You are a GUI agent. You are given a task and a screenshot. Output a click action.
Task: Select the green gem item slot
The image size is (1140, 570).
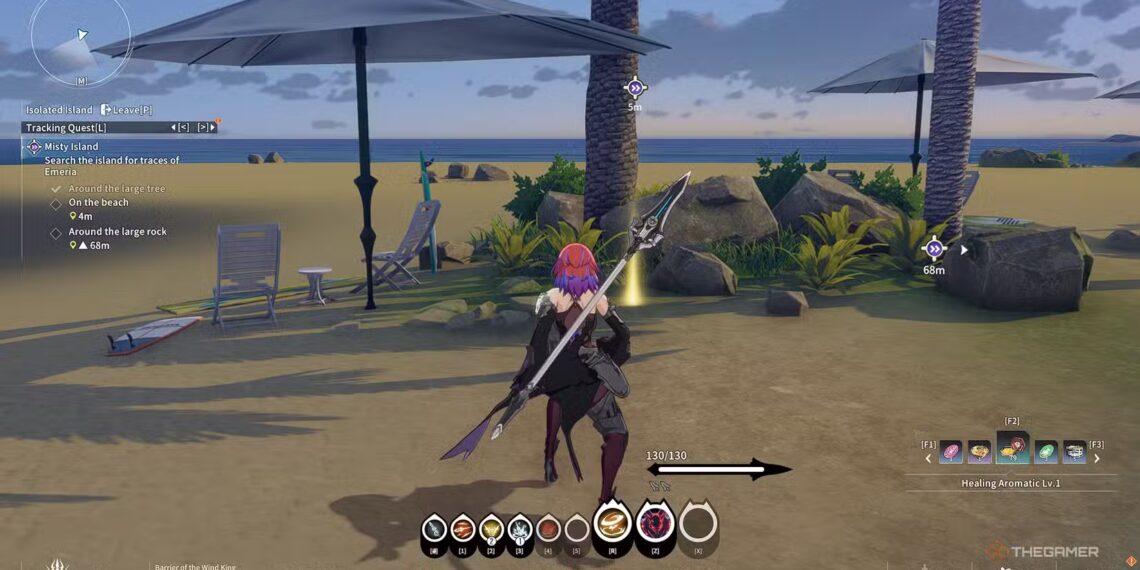click(x=1045, y=452)
